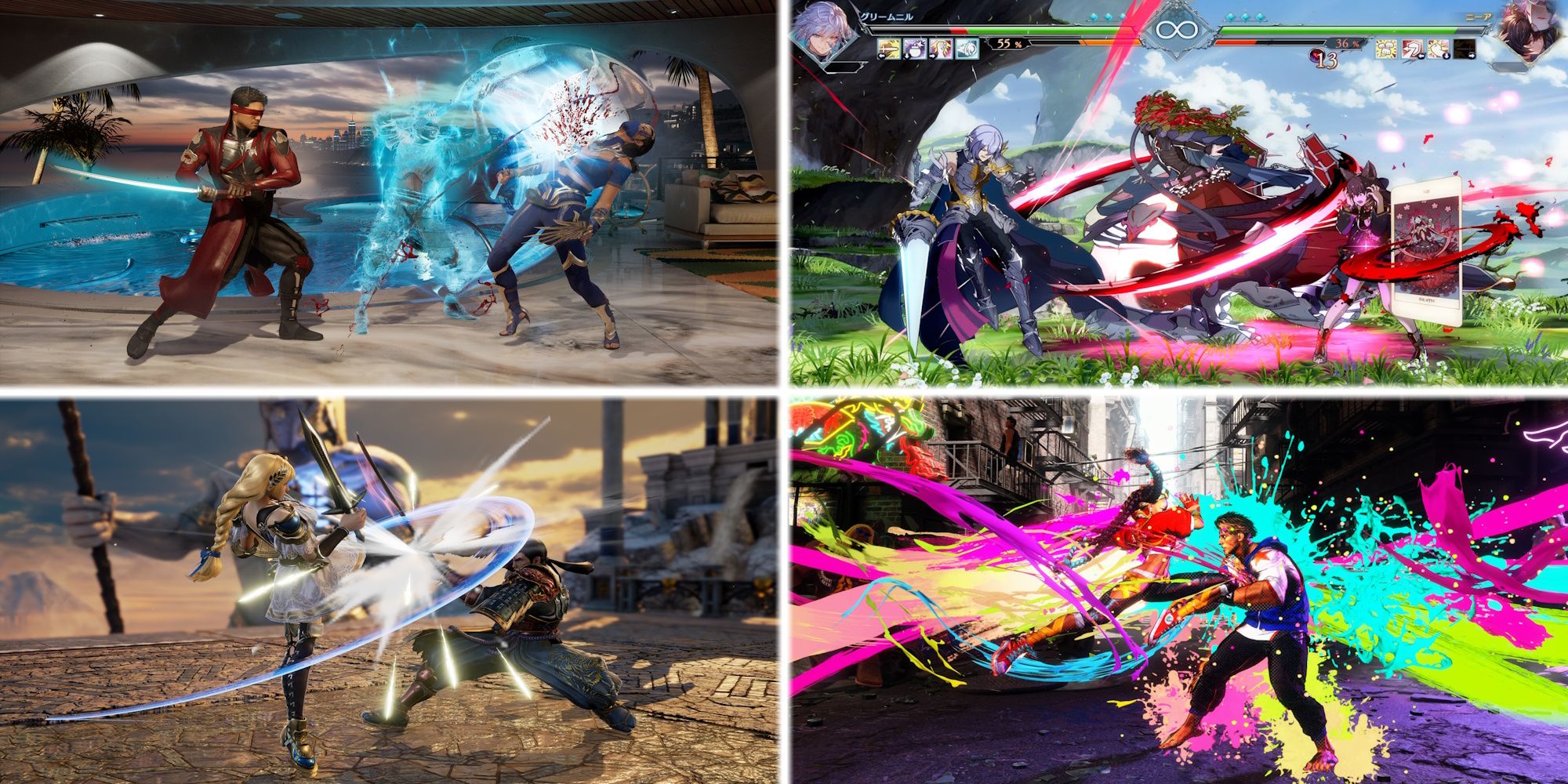The height and width of the screenshot is (784, 1568).
Task: Select Gran's sword slash skill icon
Action: pyautogui.click(x=887, y=47)
